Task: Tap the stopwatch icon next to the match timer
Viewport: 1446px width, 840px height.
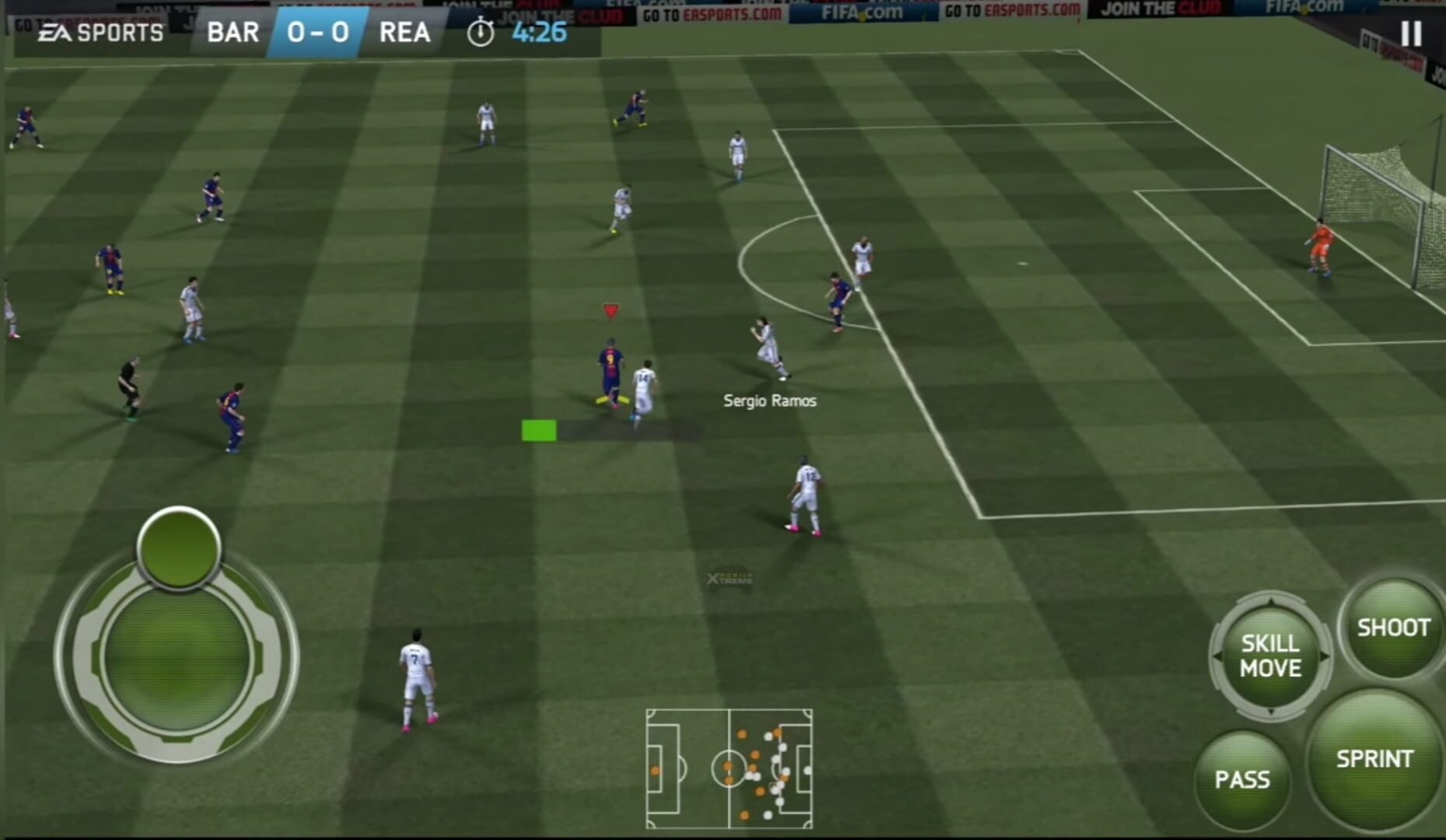Action: [x=481, y=33]
